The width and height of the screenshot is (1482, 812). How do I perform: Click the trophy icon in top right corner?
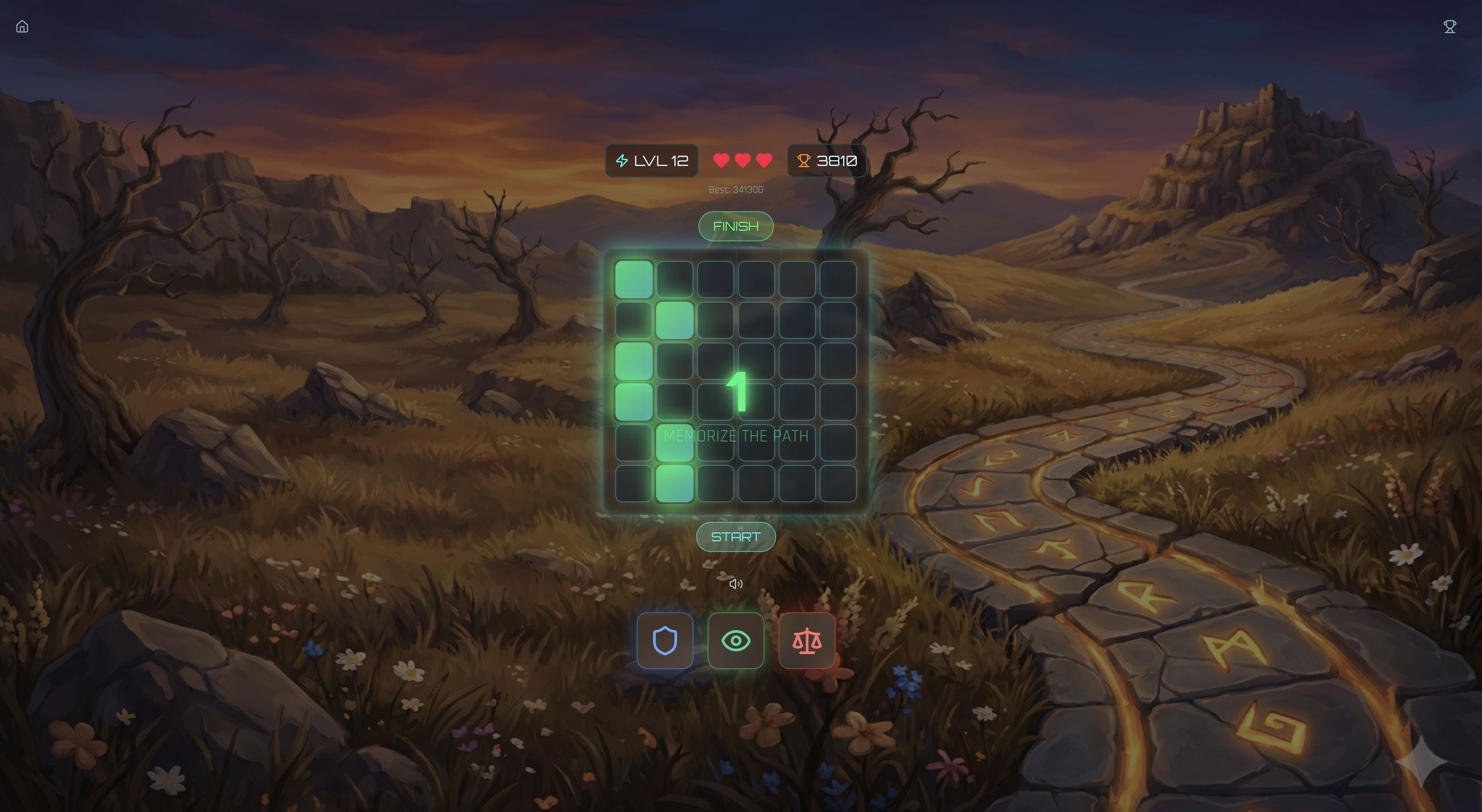[x=1449, y=26]
